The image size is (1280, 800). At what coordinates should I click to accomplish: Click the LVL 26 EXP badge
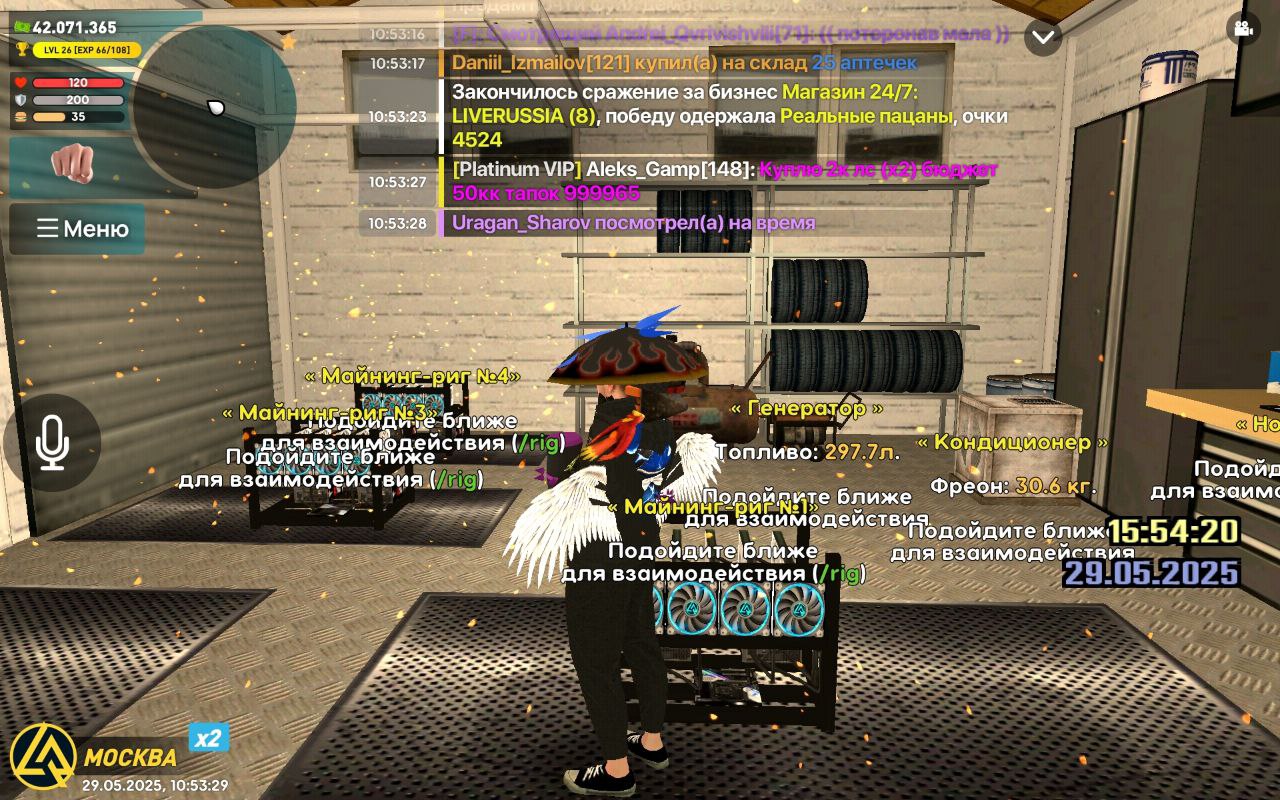point(86,50)
